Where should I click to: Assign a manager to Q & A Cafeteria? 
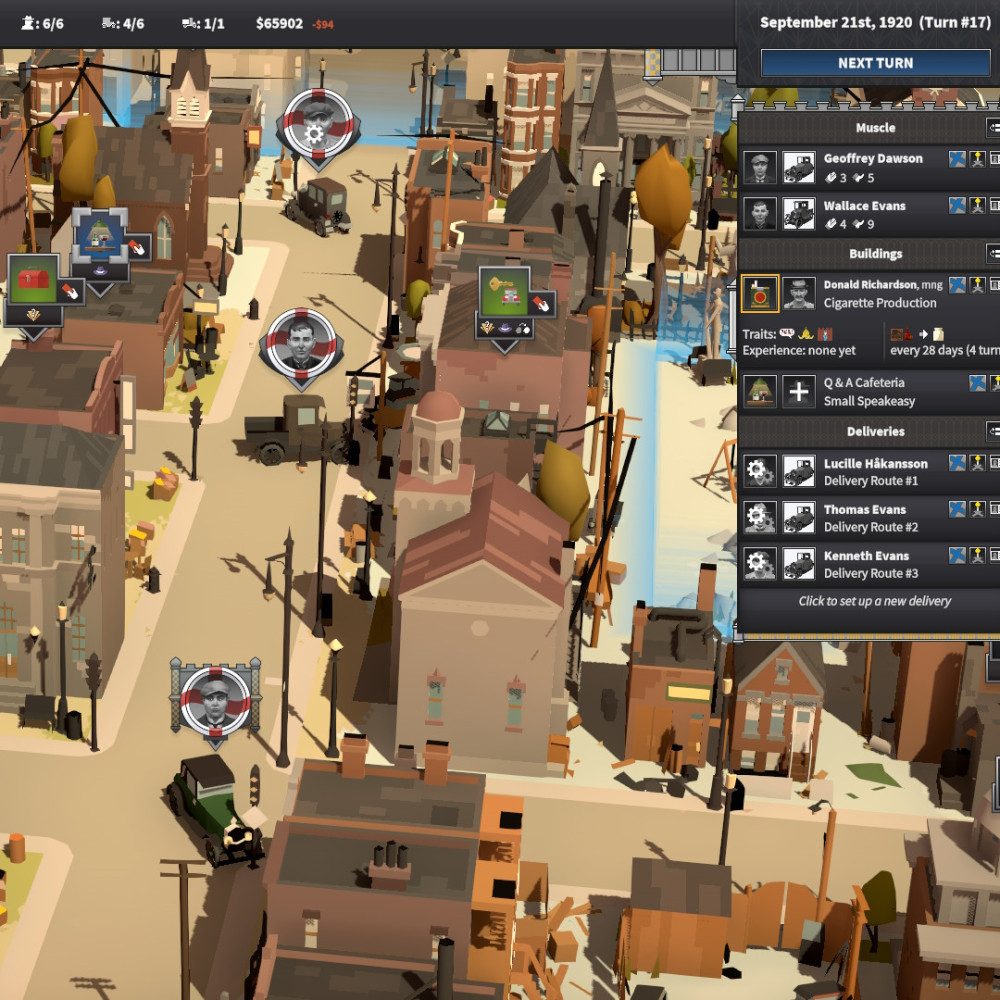point(798,392)
